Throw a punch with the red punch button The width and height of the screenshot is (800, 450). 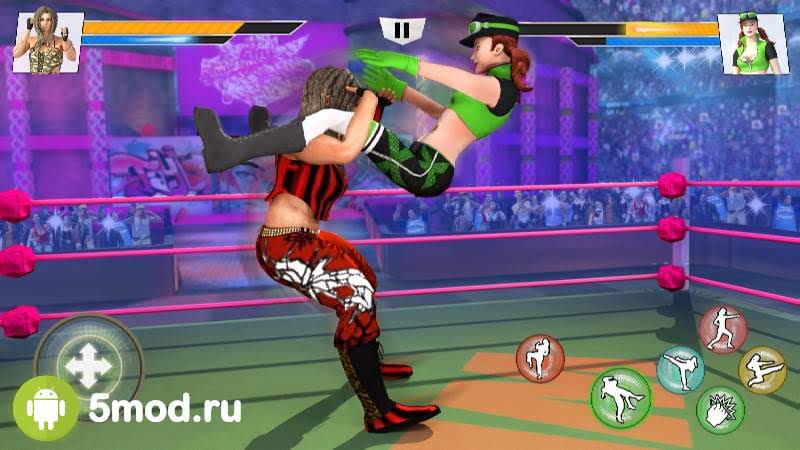(x=722, y=330)
